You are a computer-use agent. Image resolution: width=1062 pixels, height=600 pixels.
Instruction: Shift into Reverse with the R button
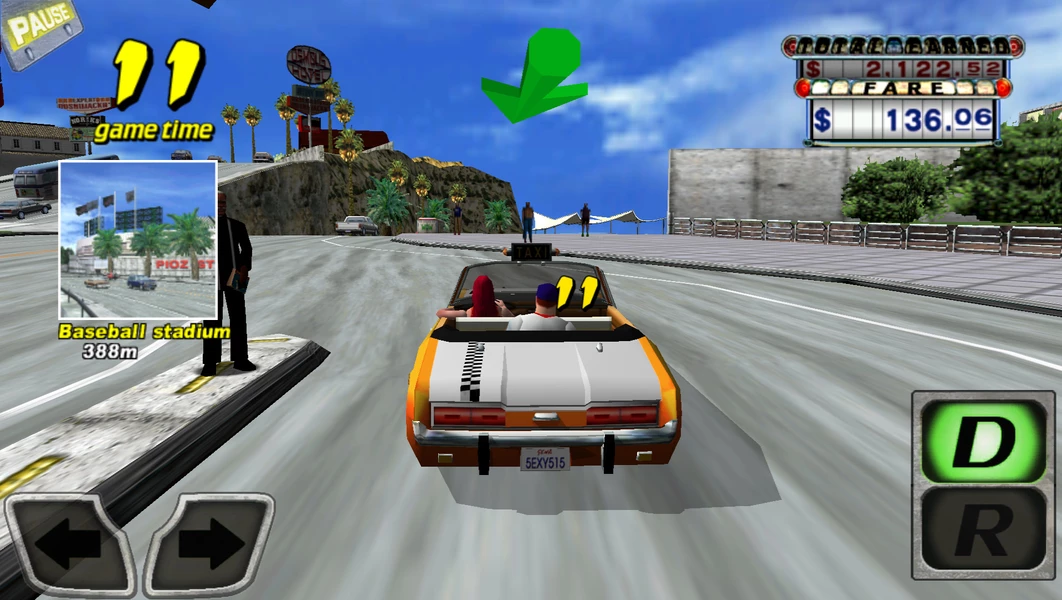point(984,531)
